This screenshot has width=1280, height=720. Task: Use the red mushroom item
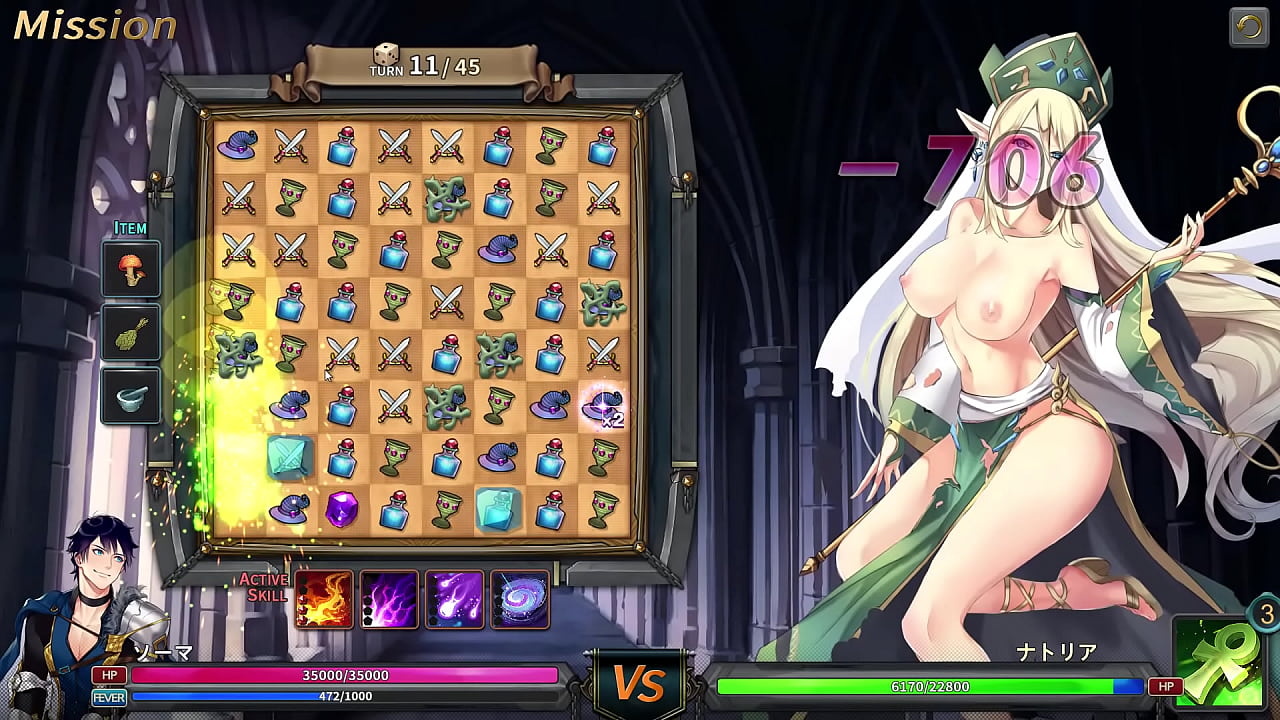point(131,270)
